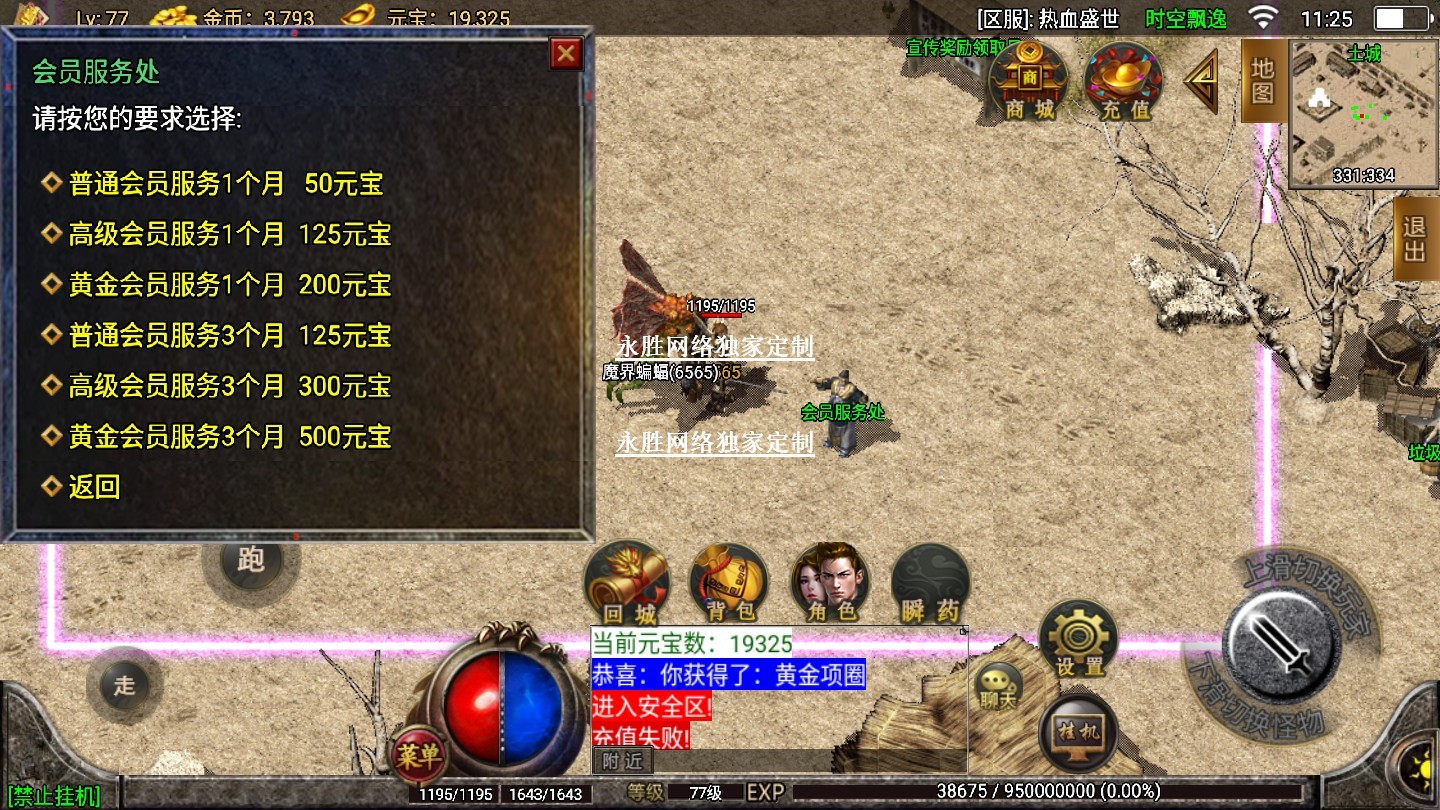Open the 充值 recharge screen

1124,80
